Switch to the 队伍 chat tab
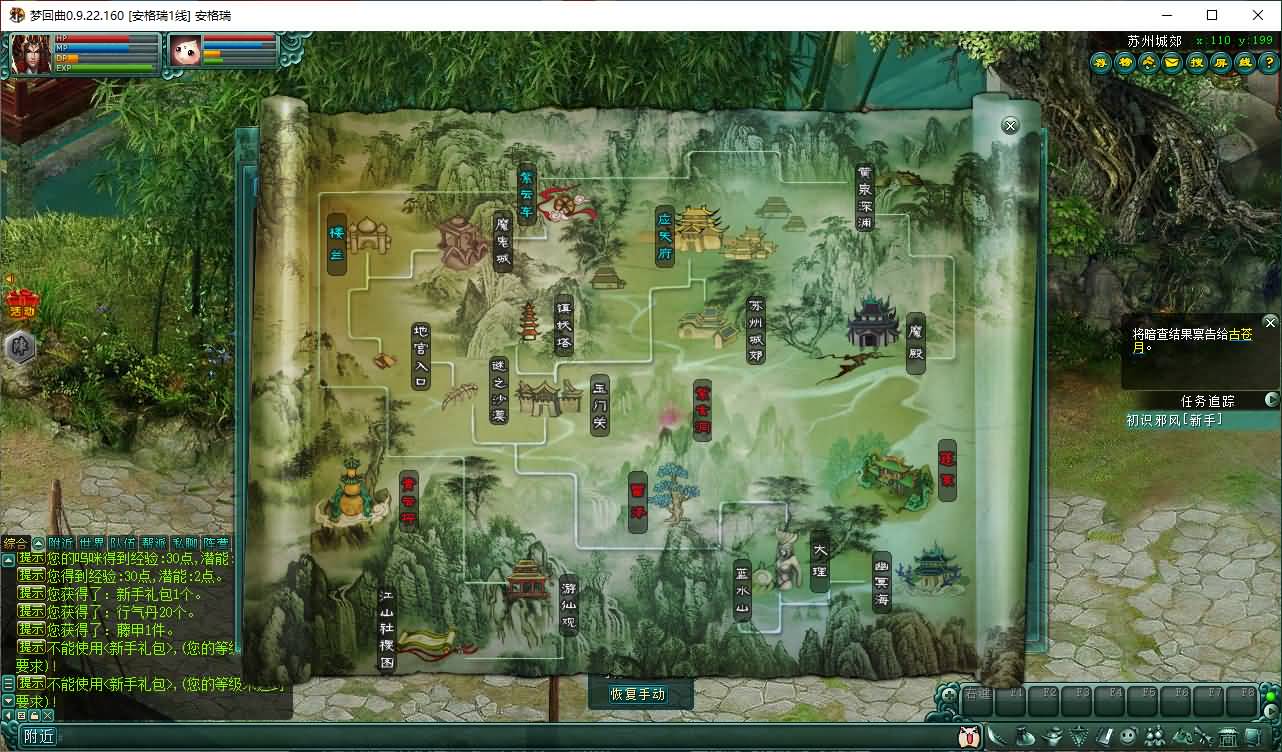The image size is (1282, 752). 123,543
